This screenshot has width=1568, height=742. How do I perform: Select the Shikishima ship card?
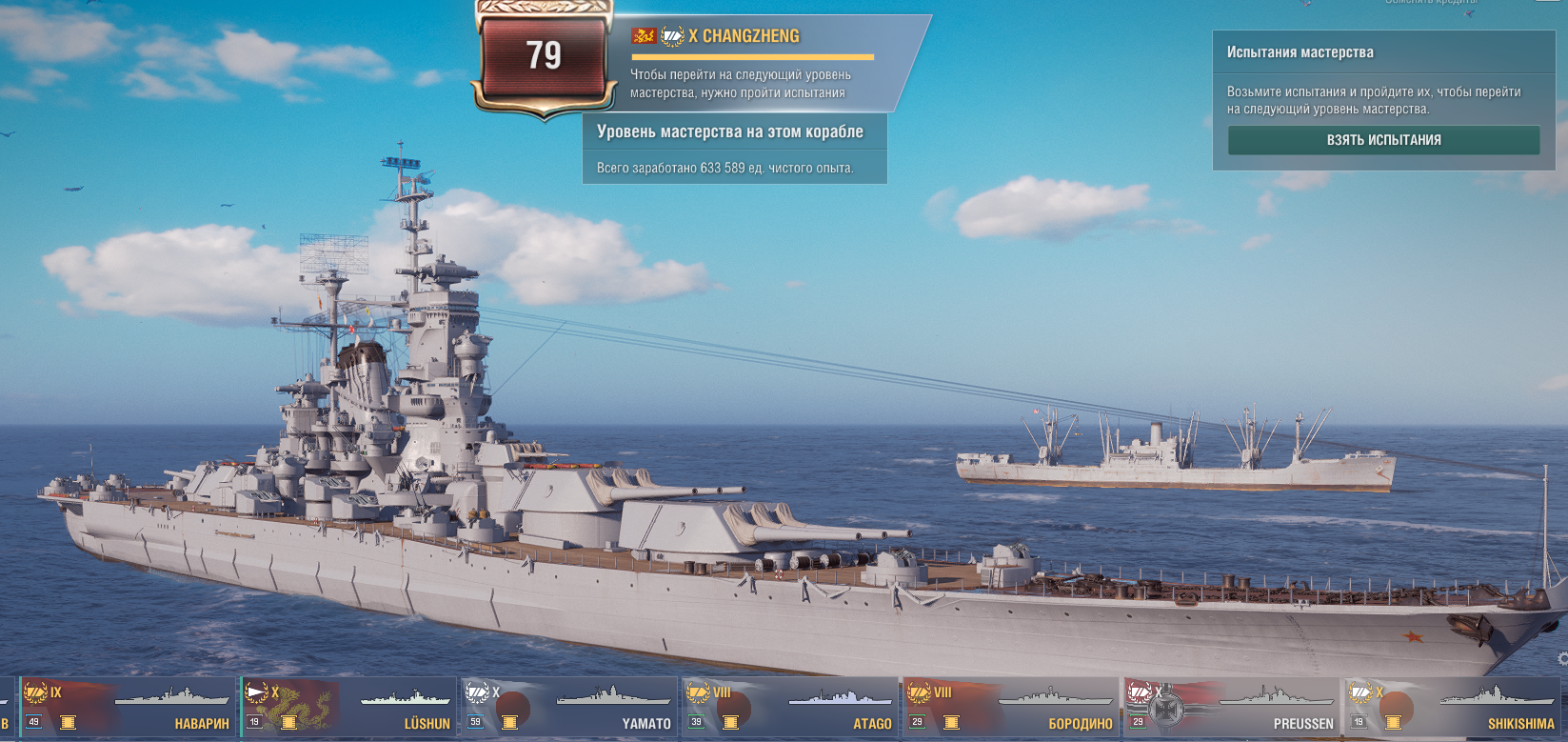pos(1451,708)
